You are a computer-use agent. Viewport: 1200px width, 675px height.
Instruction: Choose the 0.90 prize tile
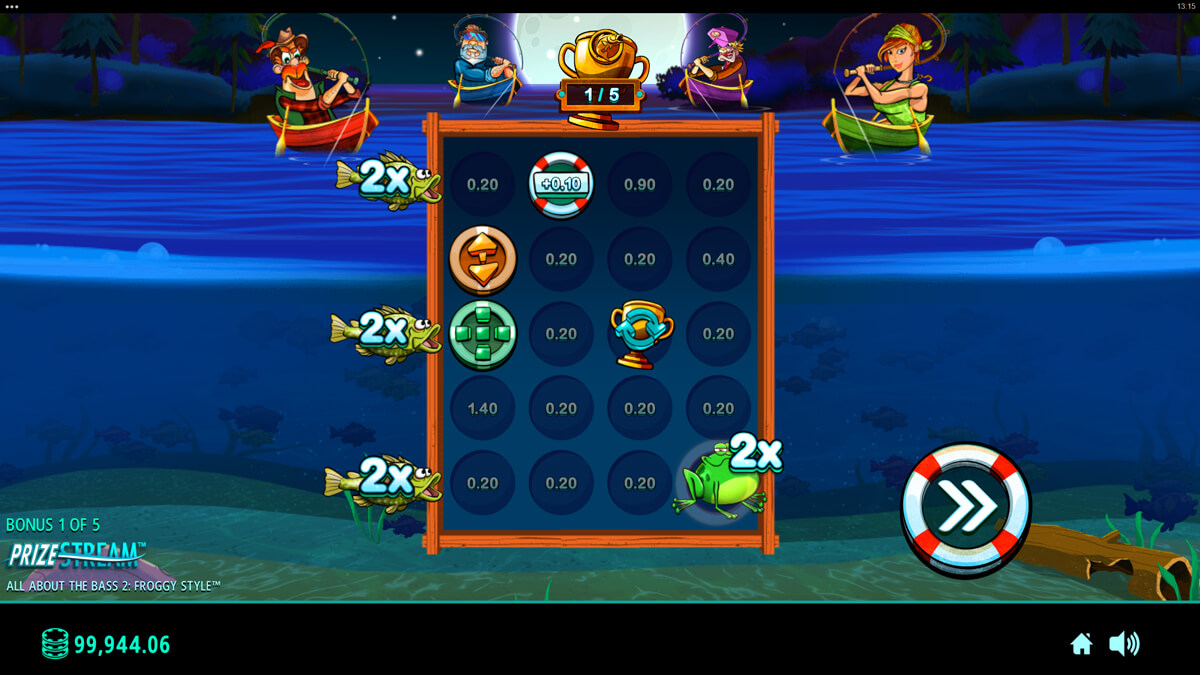click(640, 184)
